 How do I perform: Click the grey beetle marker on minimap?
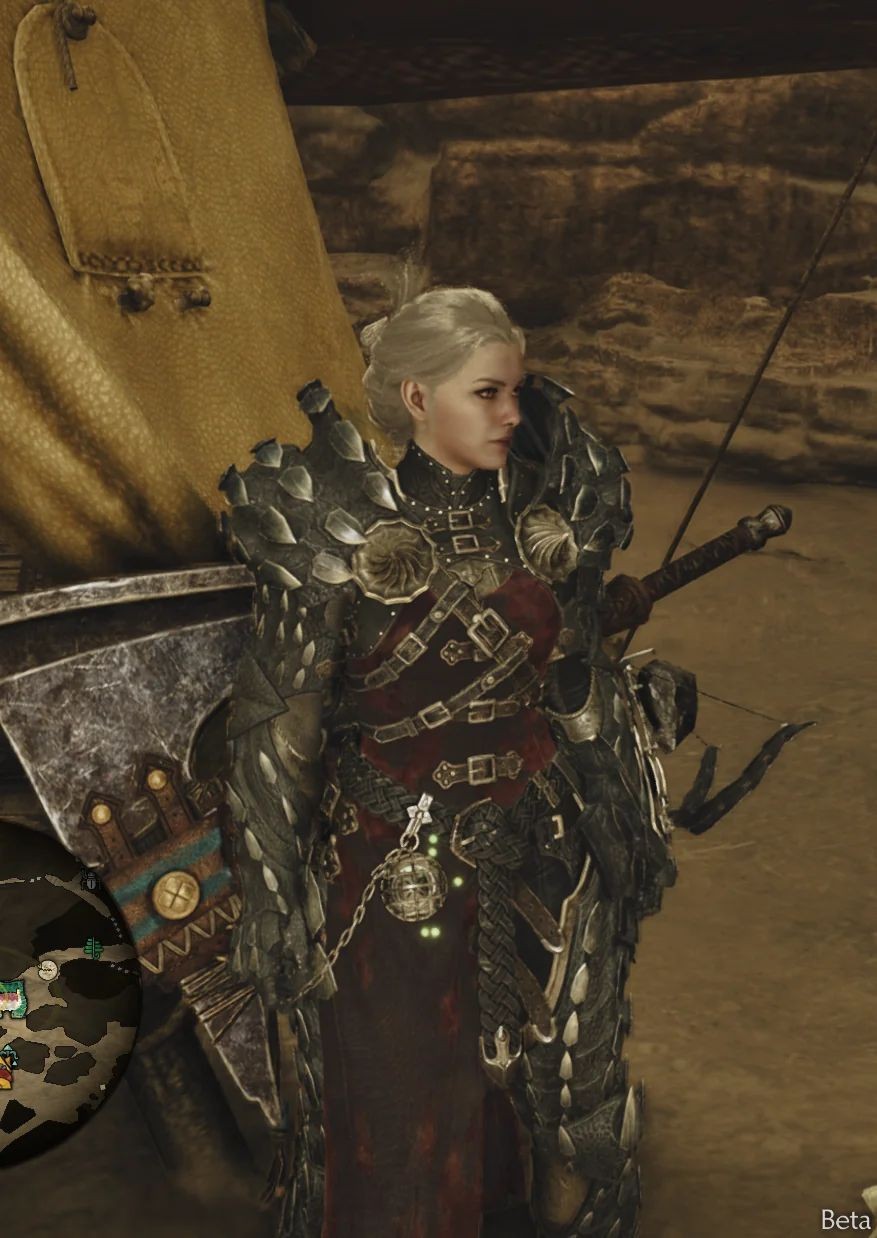89,881
